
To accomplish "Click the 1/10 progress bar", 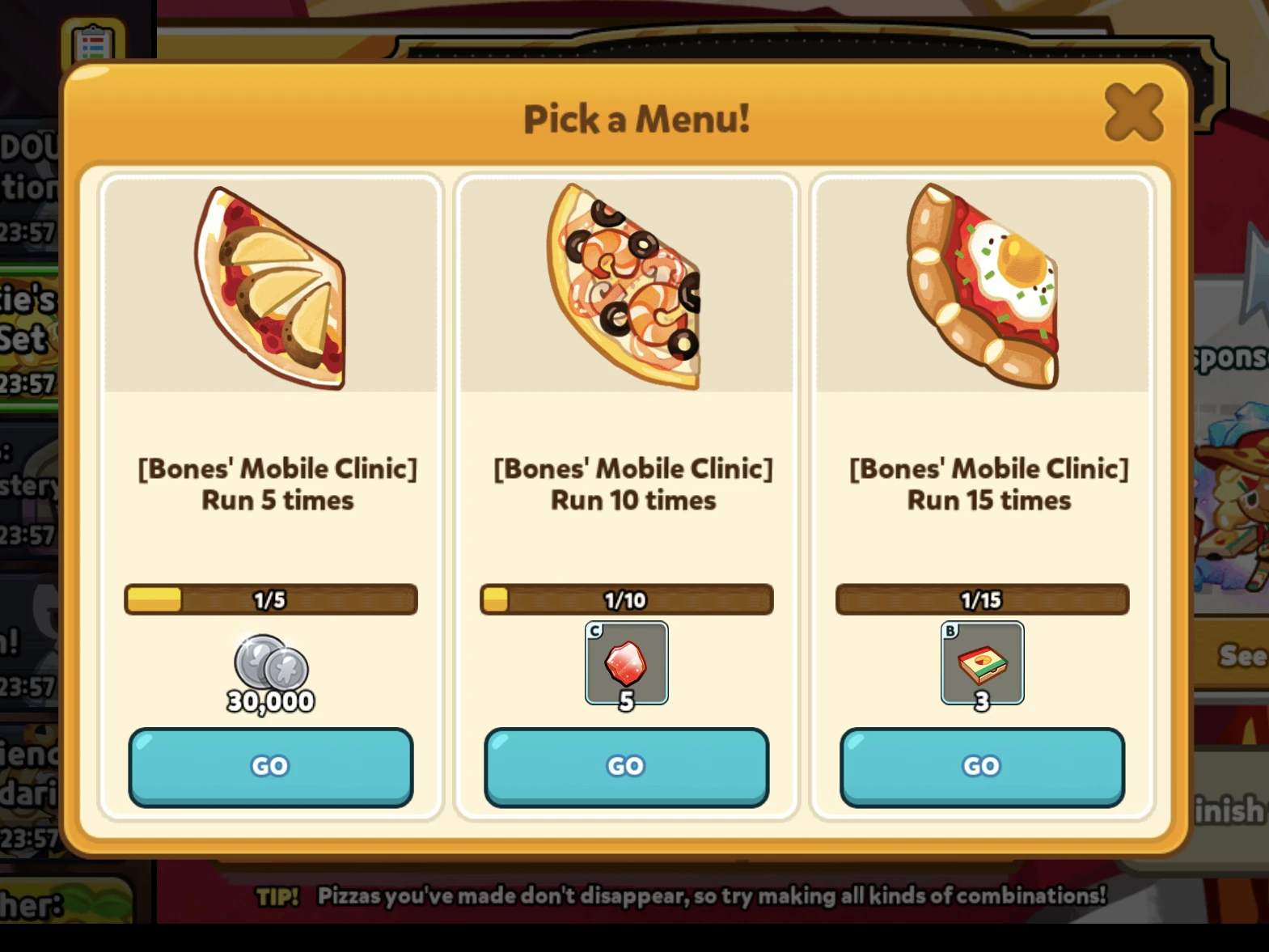I will pyautogui.click(x=626, y=599).
